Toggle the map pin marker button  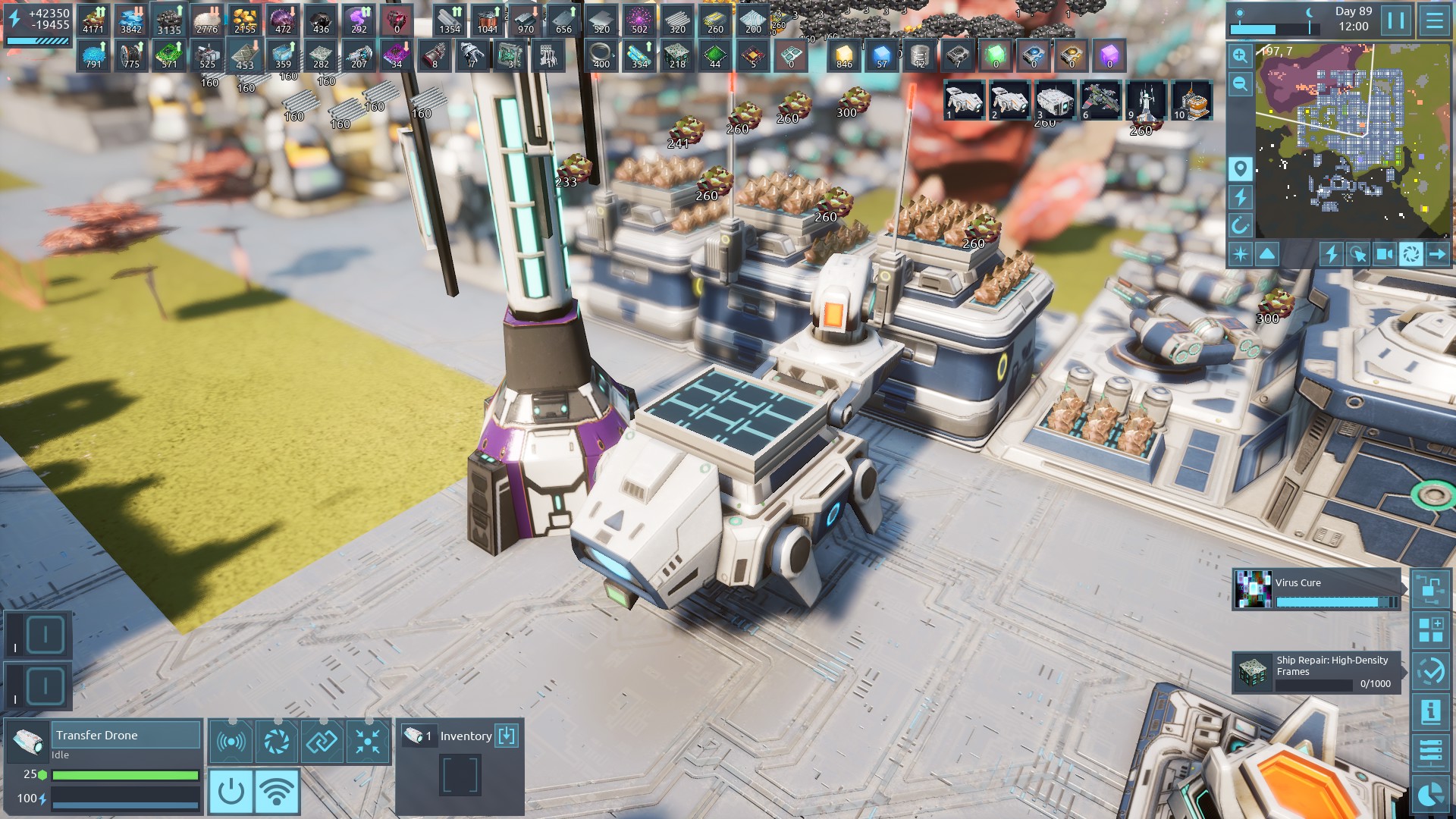(1240, 168)
